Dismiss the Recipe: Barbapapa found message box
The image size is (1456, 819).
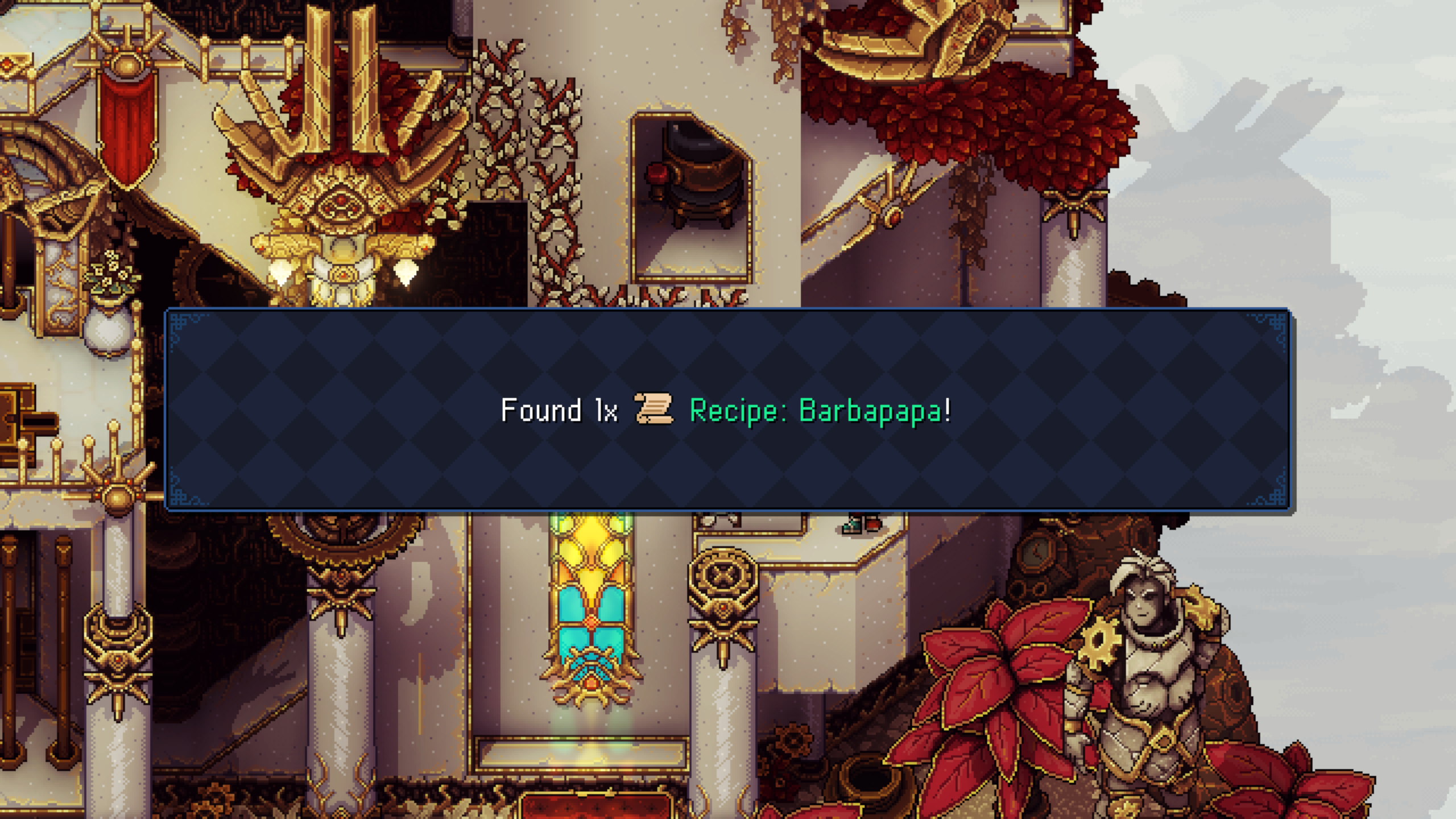[727, 409]
